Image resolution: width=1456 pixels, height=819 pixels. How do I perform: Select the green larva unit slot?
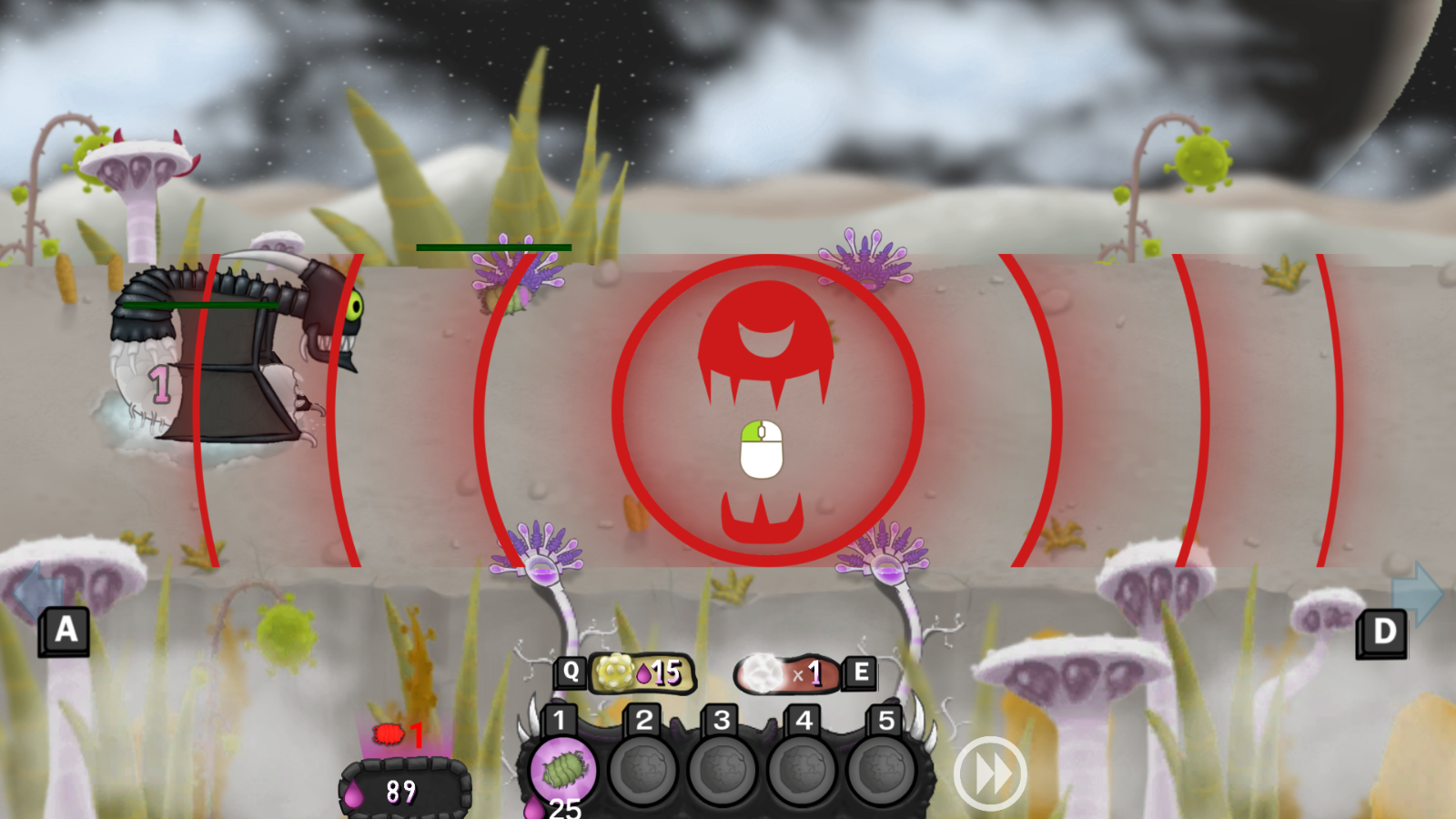563,771
